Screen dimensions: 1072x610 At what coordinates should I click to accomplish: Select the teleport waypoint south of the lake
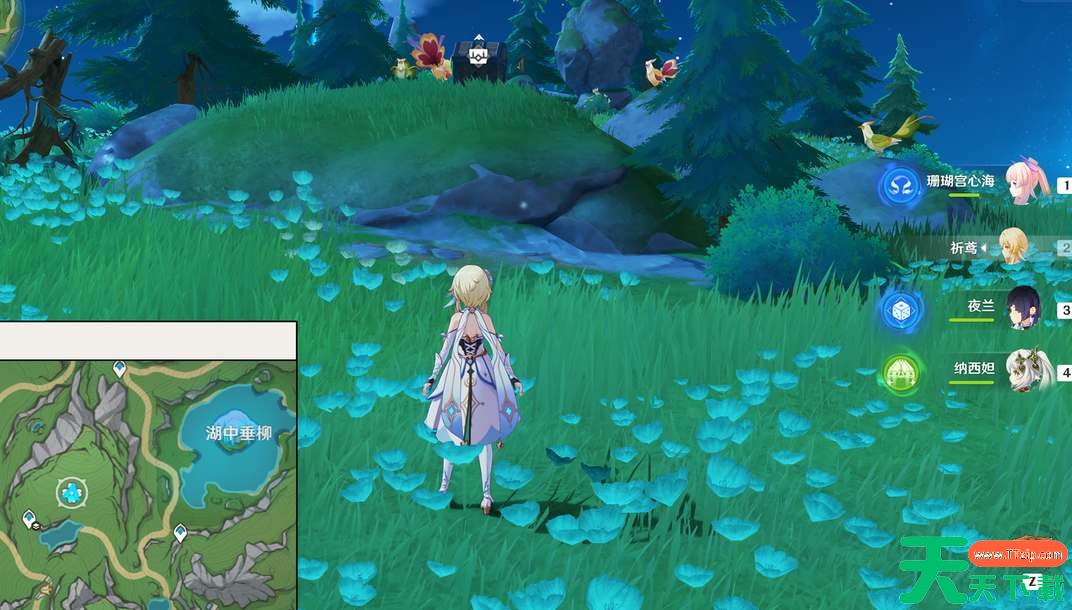[x=180, y=532]
